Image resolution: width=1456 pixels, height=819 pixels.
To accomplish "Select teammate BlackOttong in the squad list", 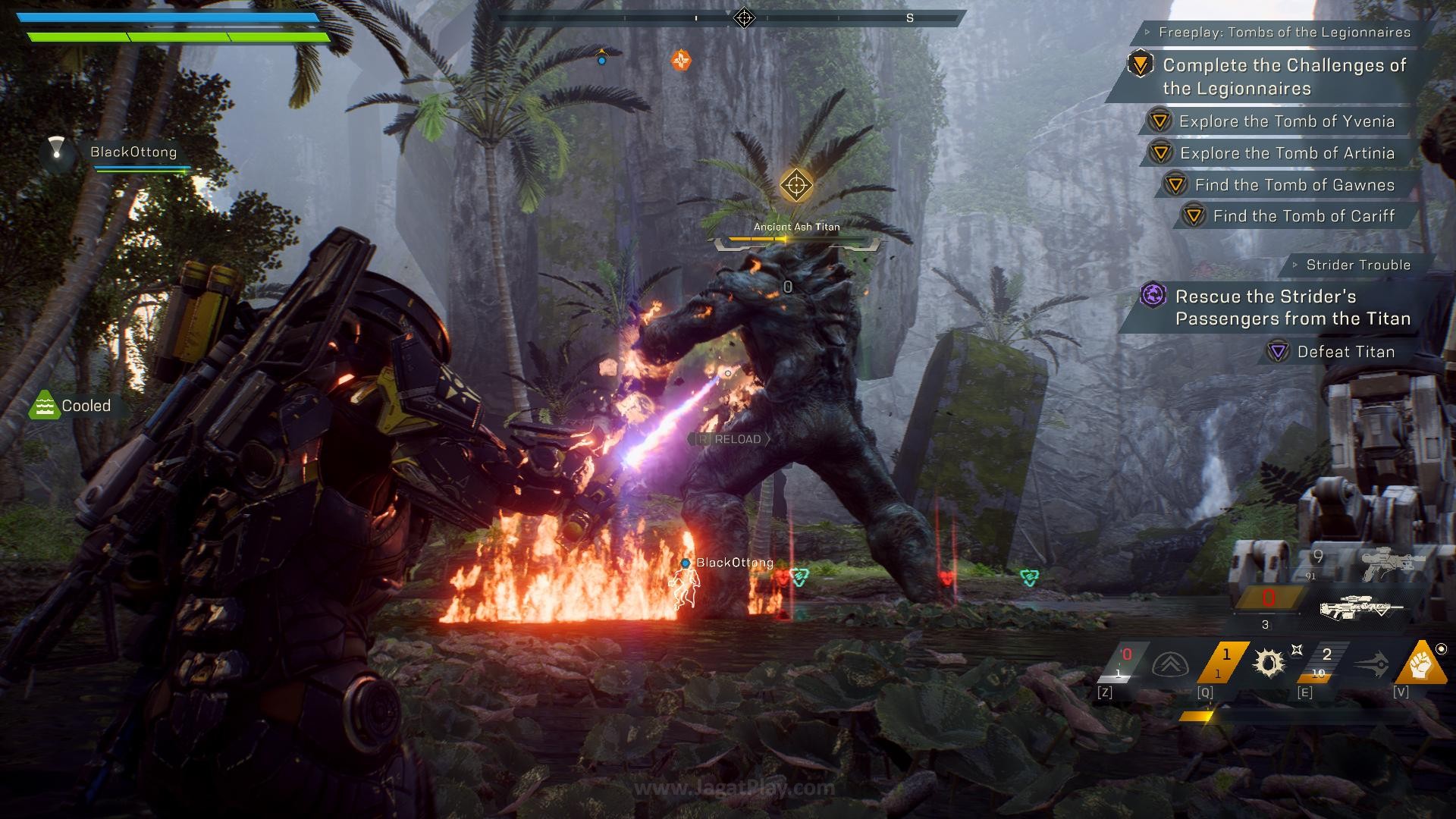I will pyautogui.click(x=133, y=152).
